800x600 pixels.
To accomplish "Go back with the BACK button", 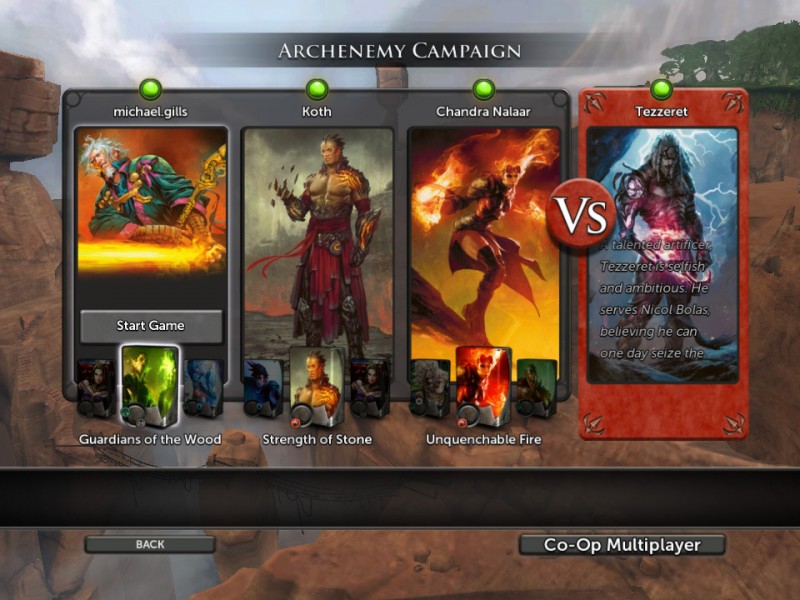I will pyautogui.click(x=150, y=545).
